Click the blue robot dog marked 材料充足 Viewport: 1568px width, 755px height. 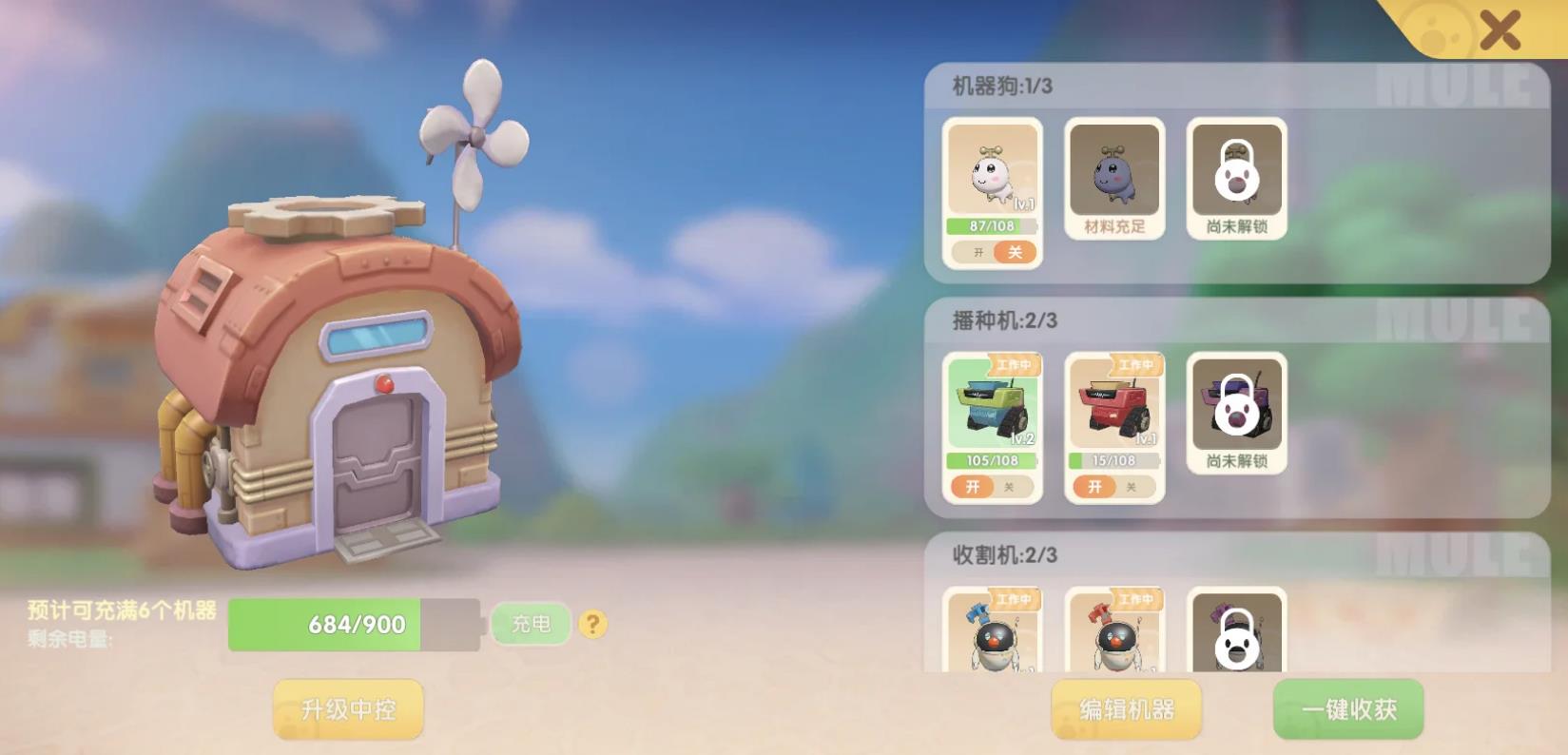click(x=1113, y=176)
